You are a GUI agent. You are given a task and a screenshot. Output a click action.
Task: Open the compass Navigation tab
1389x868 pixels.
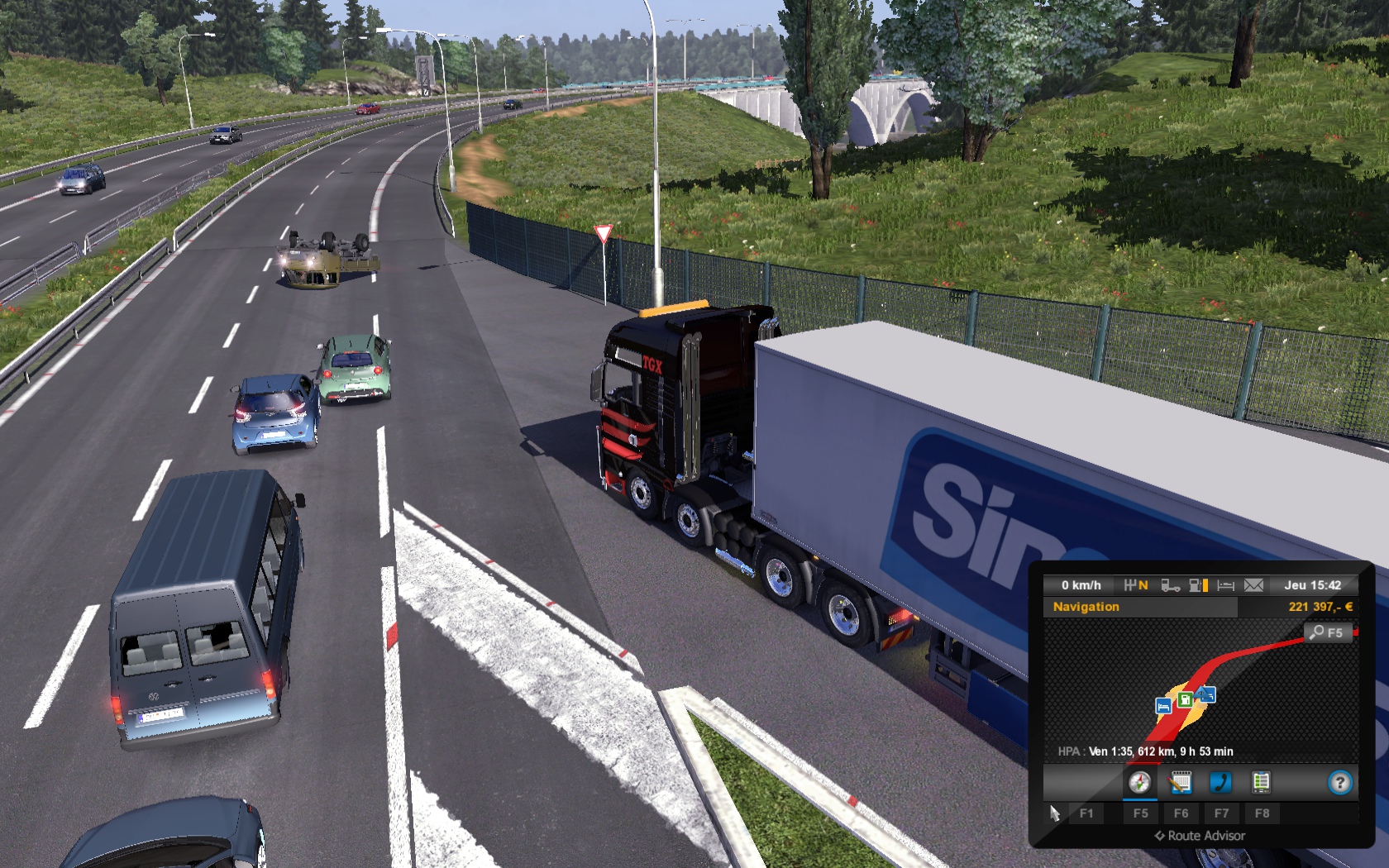click(1139, 782)
